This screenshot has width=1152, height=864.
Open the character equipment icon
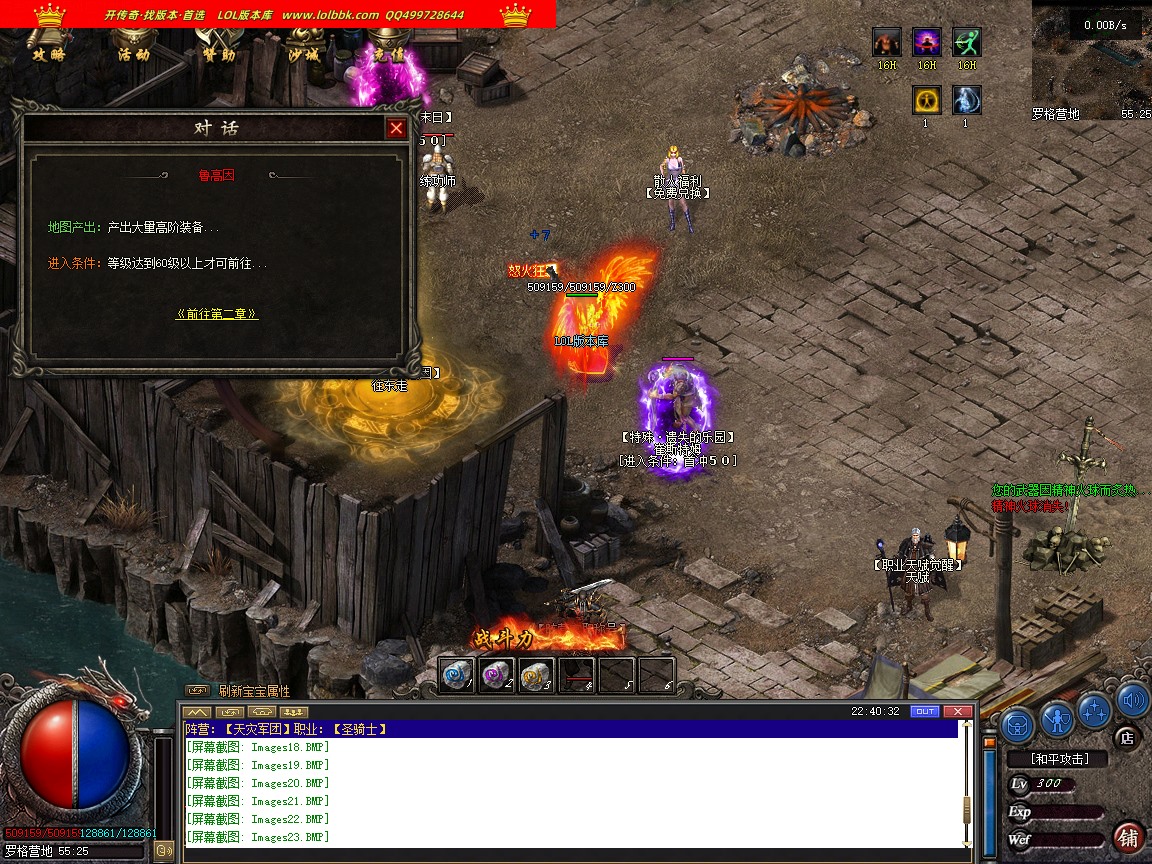(1057, 718)
